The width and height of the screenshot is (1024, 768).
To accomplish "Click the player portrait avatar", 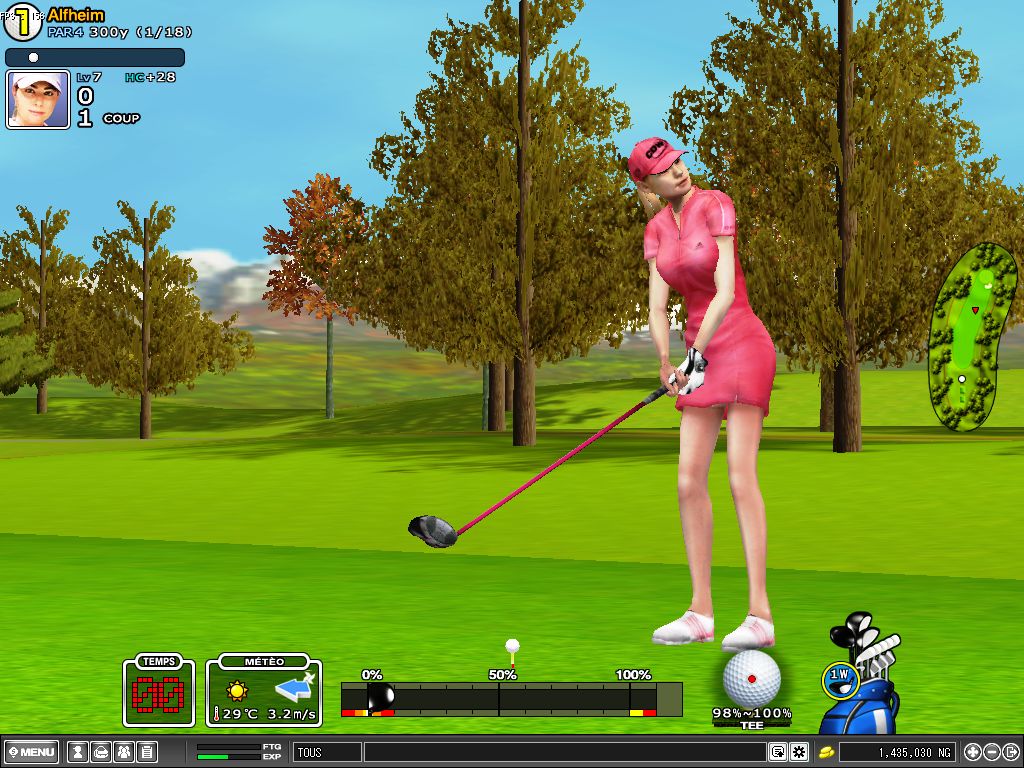I will click(38, 99).
